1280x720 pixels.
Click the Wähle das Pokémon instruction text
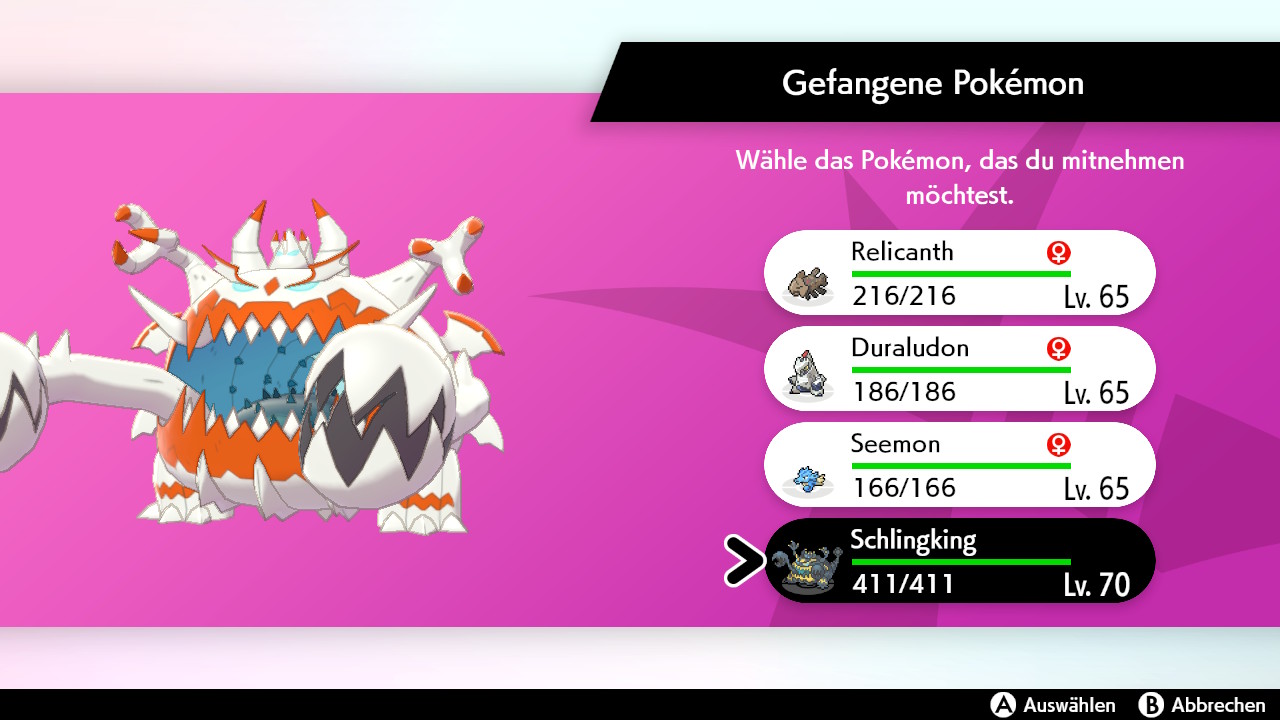[960, 173]
